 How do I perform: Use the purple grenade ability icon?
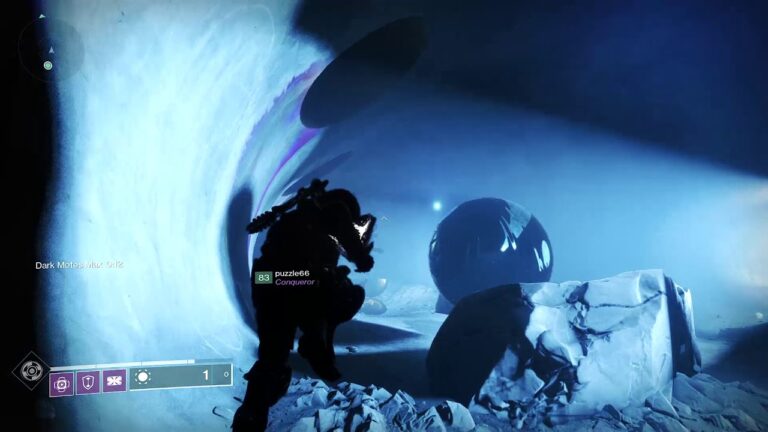[62, 381]
